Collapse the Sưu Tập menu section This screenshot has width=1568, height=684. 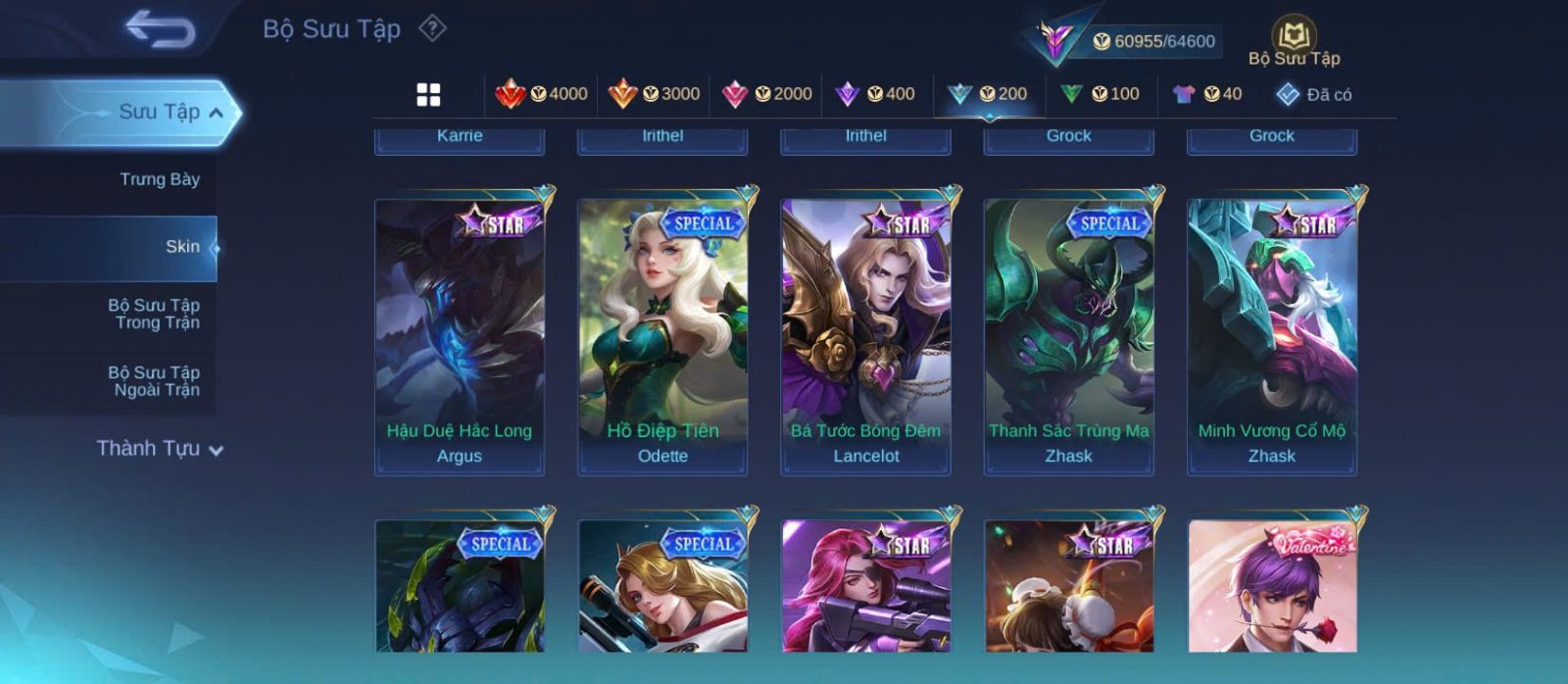pos(171,113)
